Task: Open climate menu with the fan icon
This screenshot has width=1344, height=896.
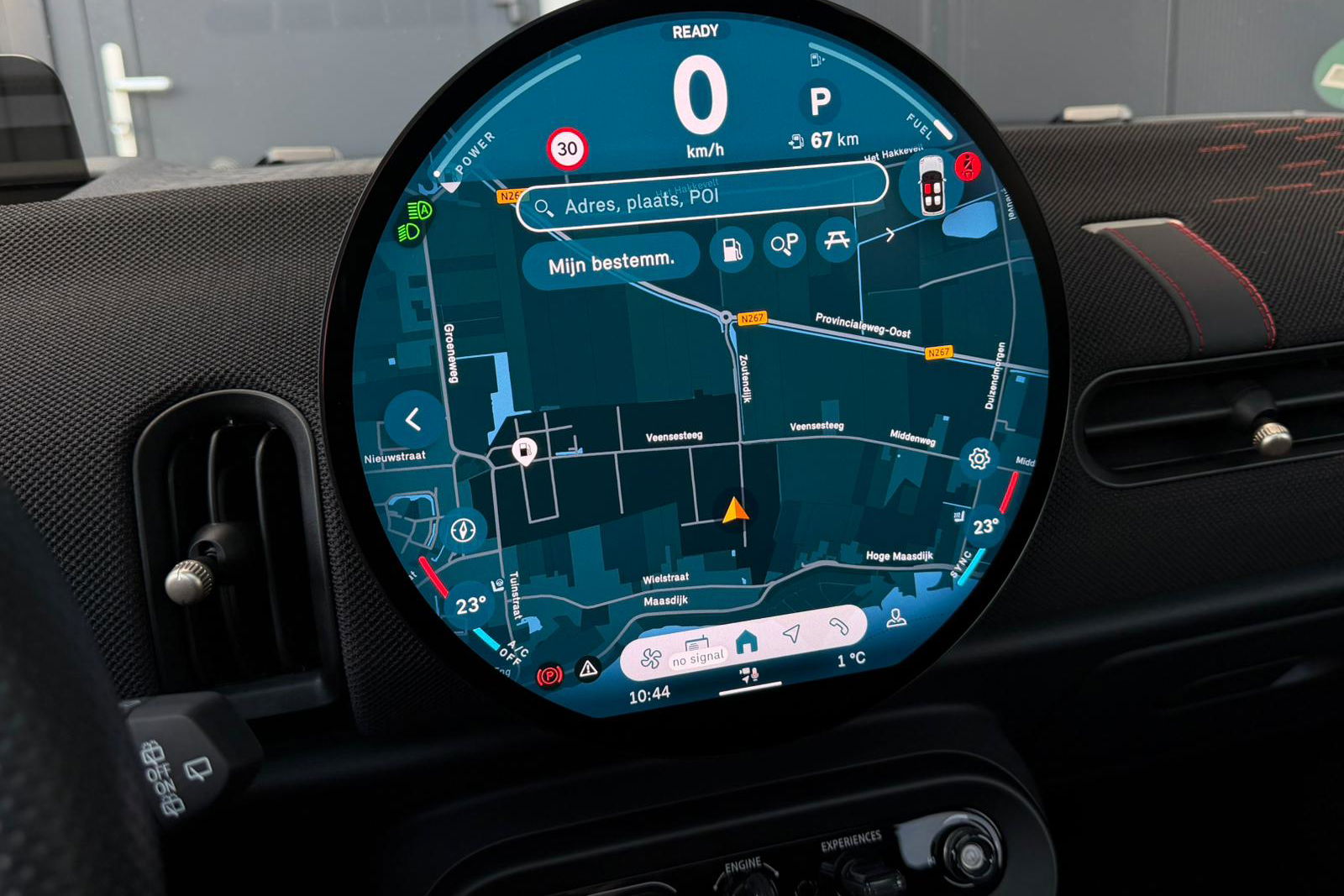Action: 651,659
